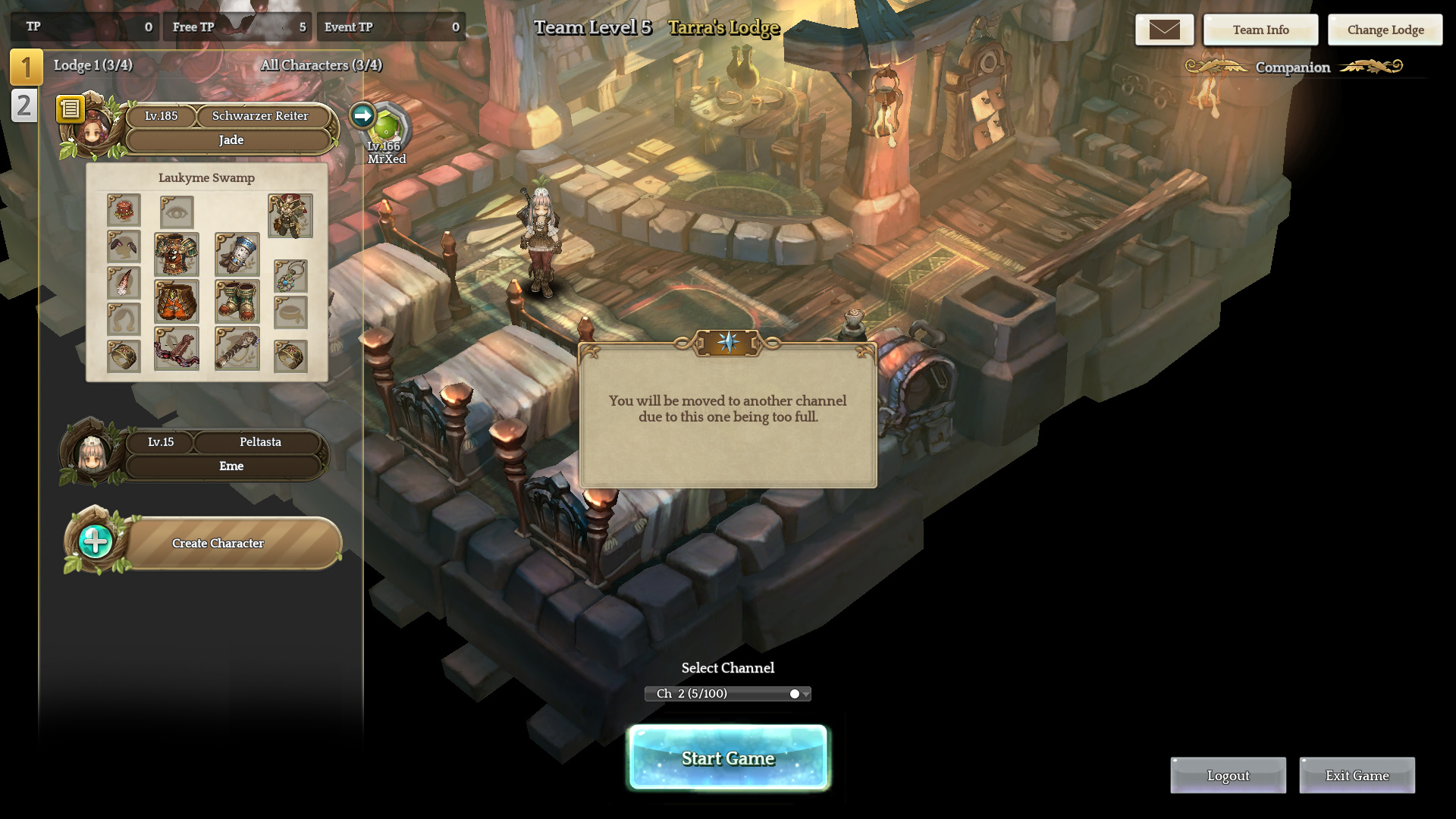Switch to Lodge tab 2
This screenshot has height=819, width=1456.
click(x=24, y=105)
